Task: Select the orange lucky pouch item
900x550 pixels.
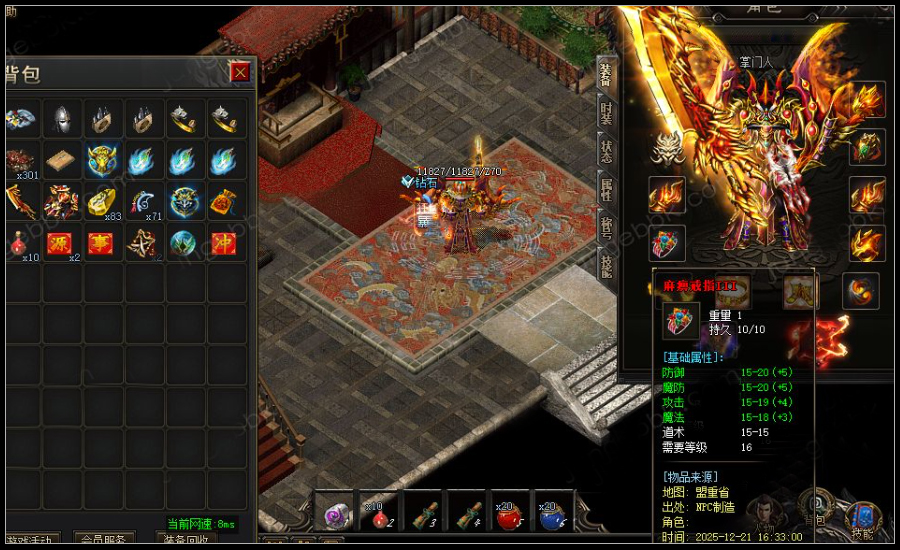Action: pos(224,202)
